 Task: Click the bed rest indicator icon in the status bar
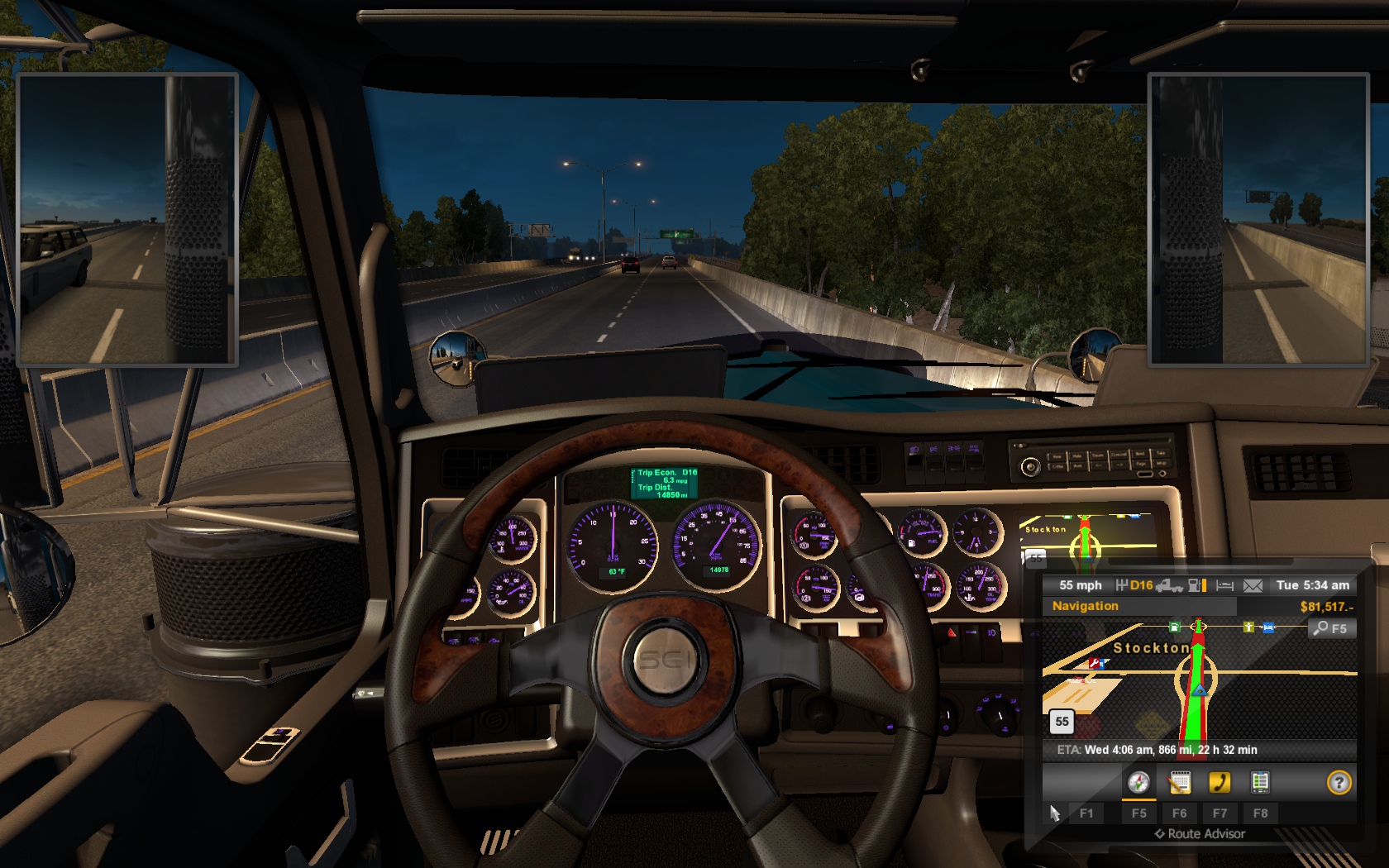(x=1225, y=585)
